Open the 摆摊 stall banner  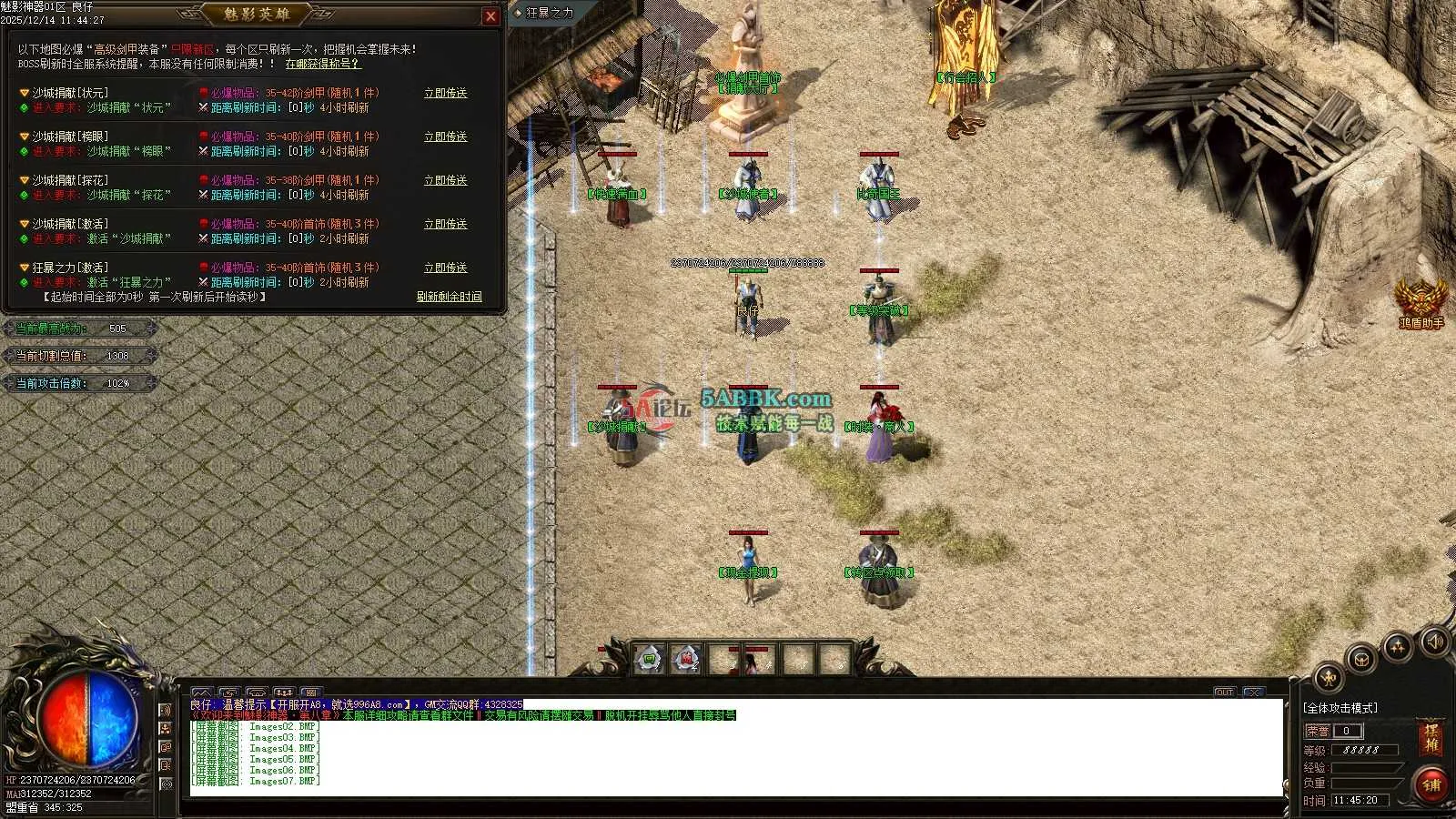[x=1431, y=738]
